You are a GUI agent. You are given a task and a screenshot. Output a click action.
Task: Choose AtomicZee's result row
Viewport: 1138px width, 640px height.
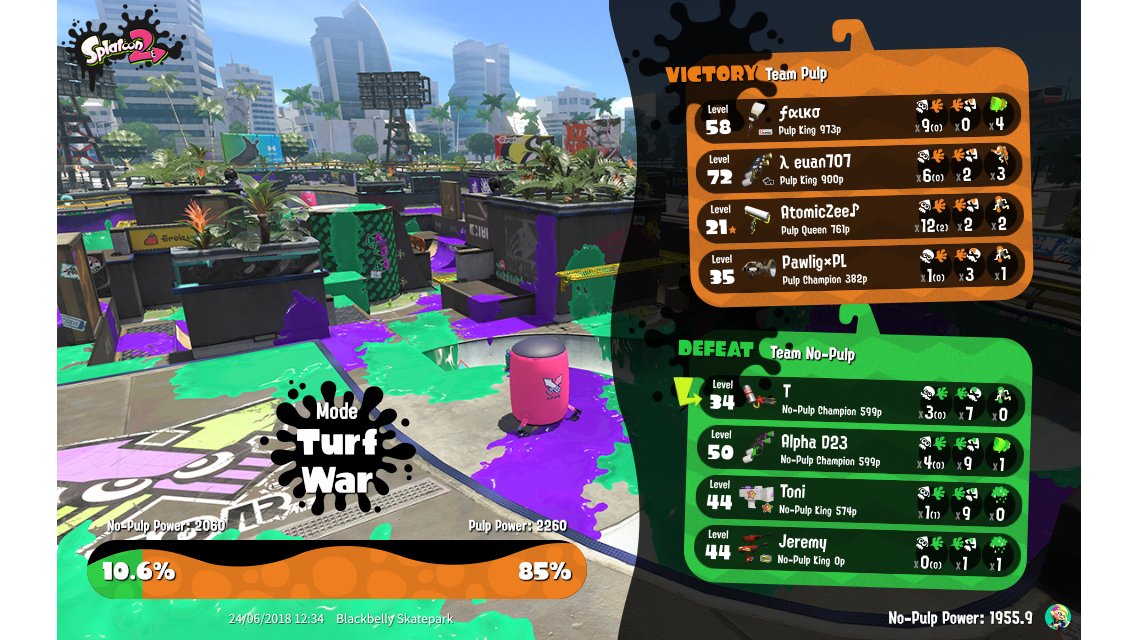pyautogui.click(x=860, y=219)
